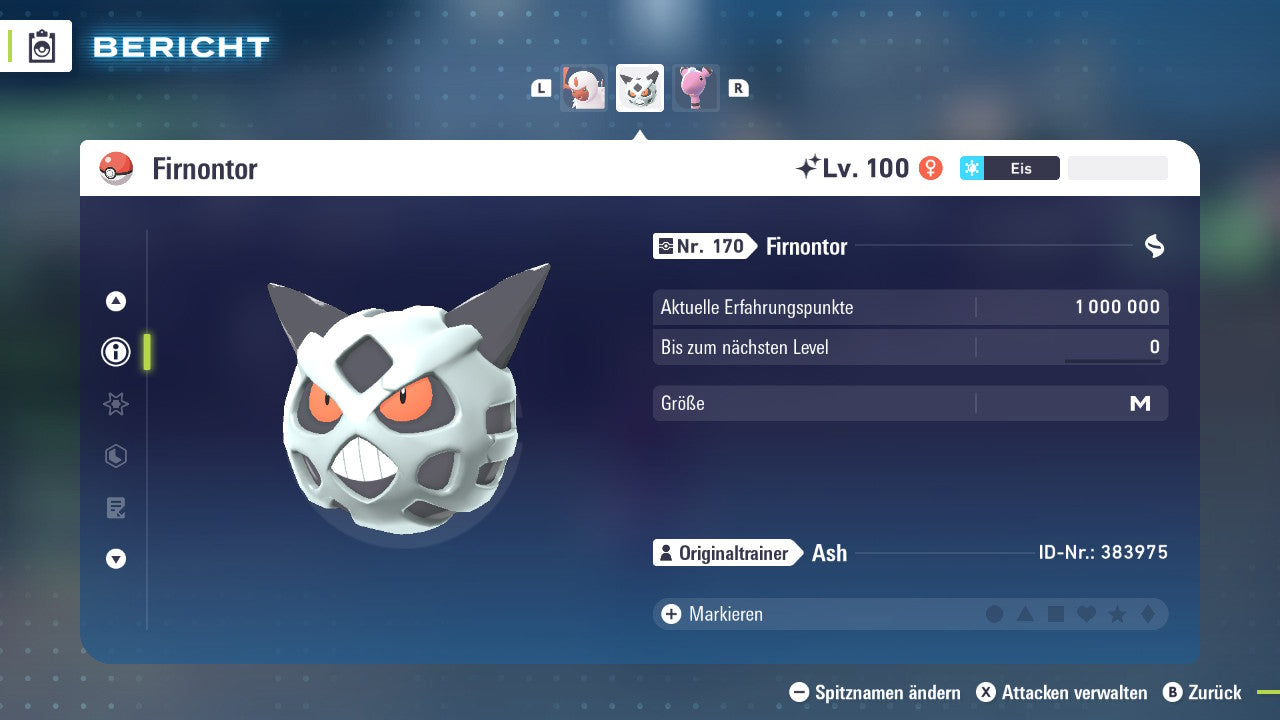Click the clipboard icon next to Bericht
Viewport: 1280px width, 720px height.
[x=40, y=46]
